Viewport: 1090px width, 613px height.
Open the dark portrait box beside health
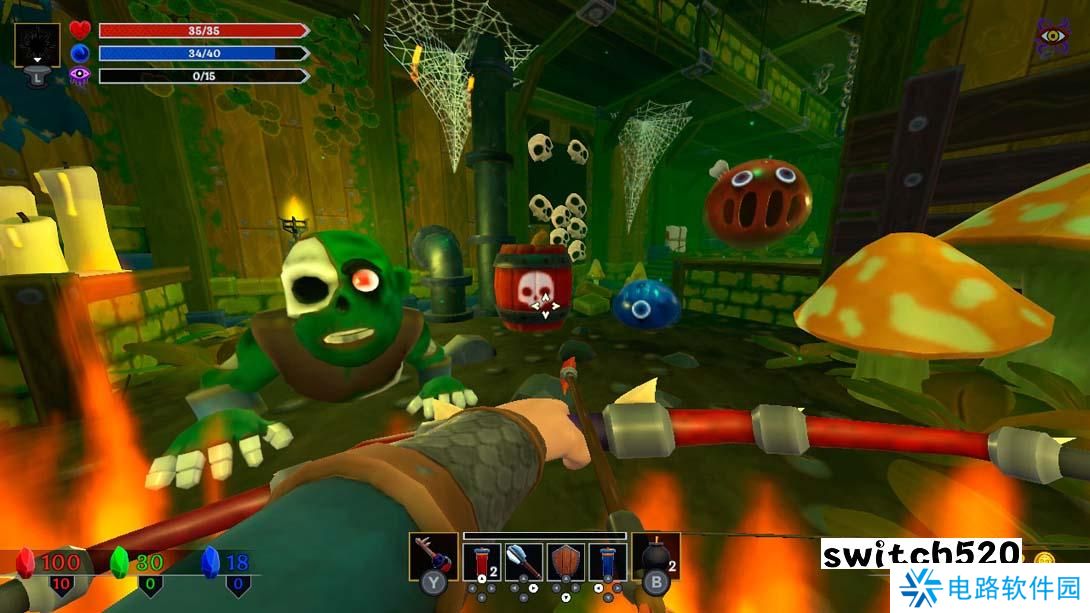38,46
